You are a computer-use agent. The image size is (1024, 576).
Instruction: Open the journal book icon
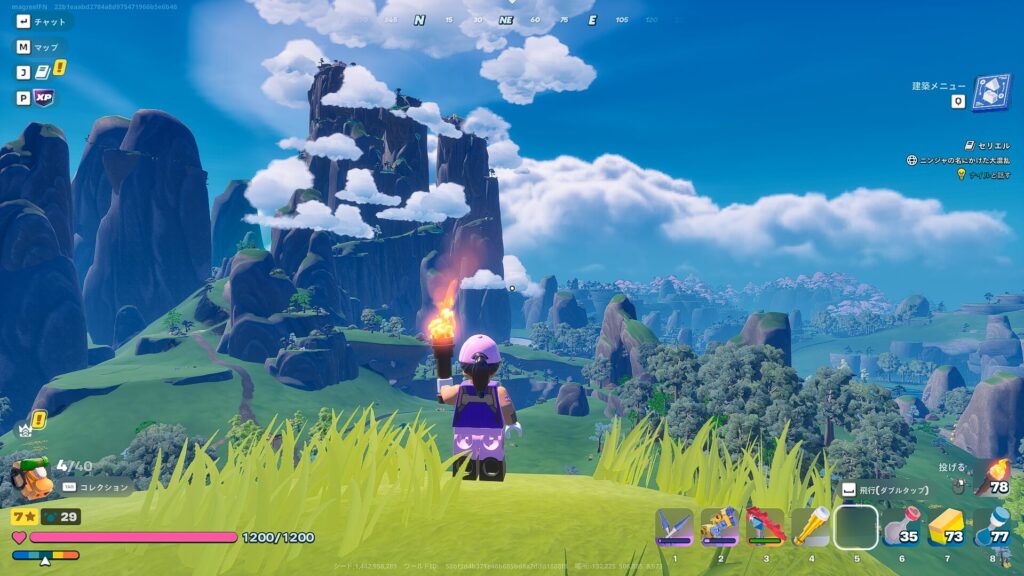[43, 72]
